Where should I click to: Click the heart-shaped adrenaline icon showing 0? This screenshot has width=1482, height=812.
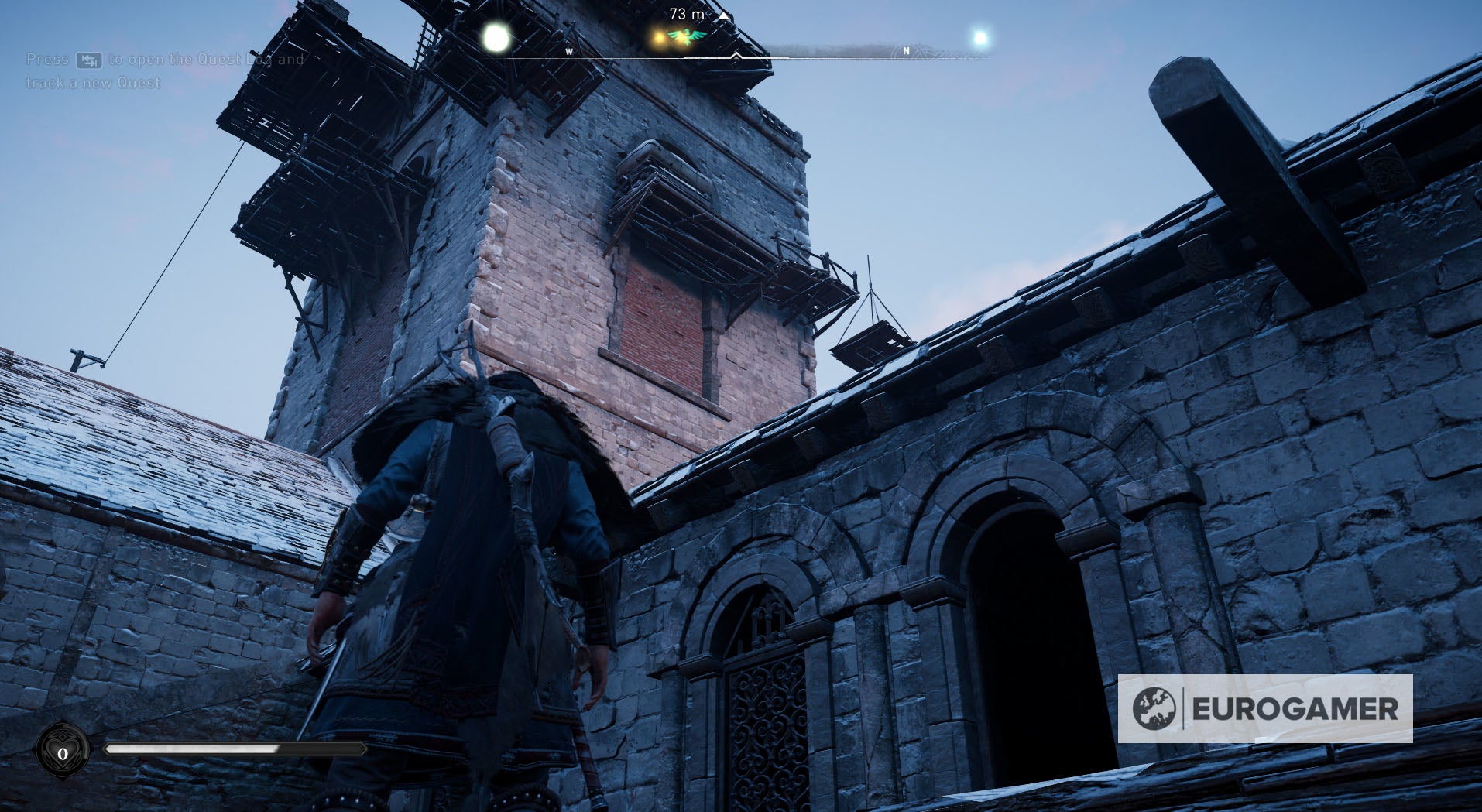tap(63, 752)
